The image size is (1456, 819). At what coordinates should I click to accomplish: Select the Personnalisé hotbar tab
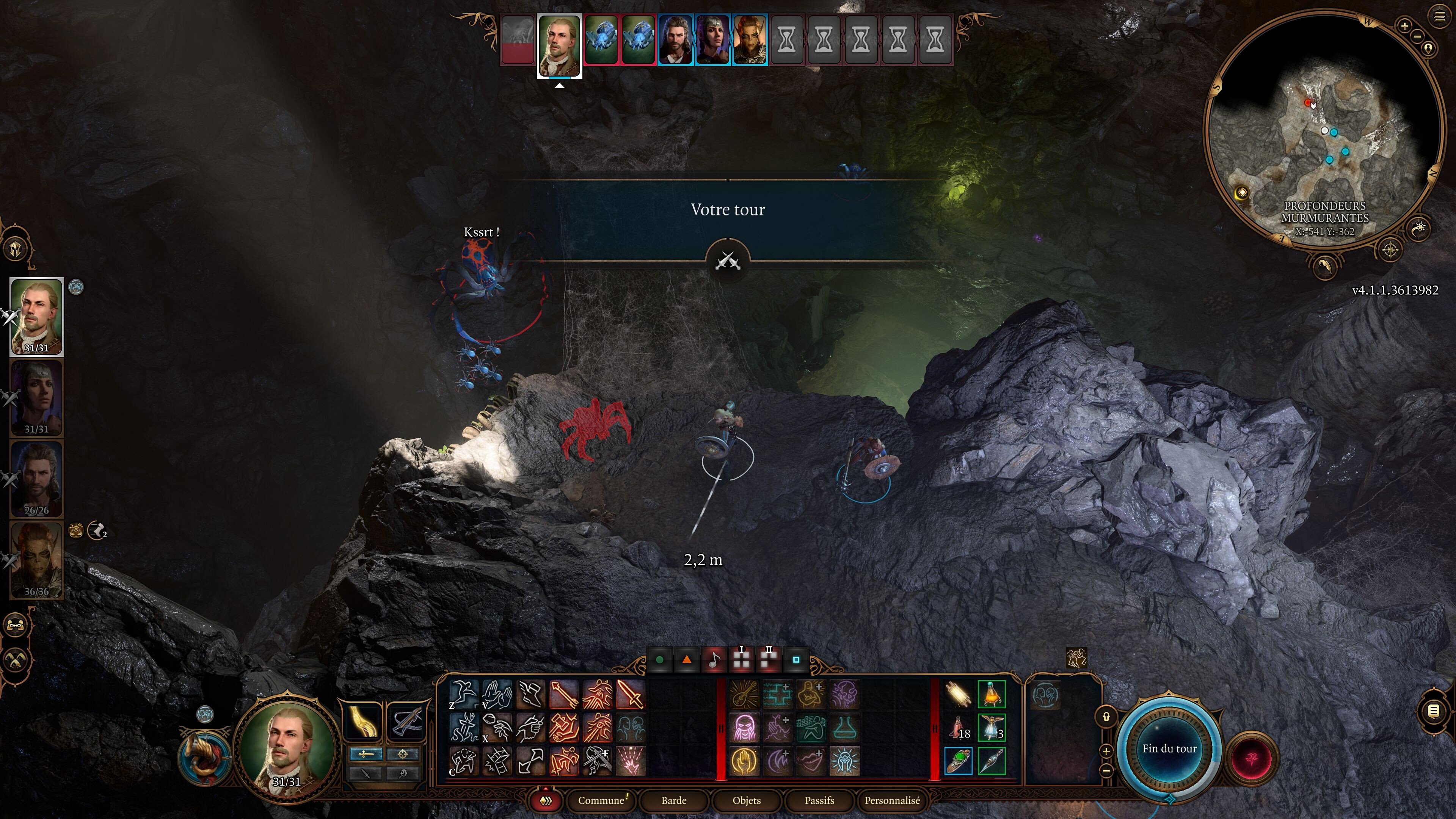(x=892, y=800)
